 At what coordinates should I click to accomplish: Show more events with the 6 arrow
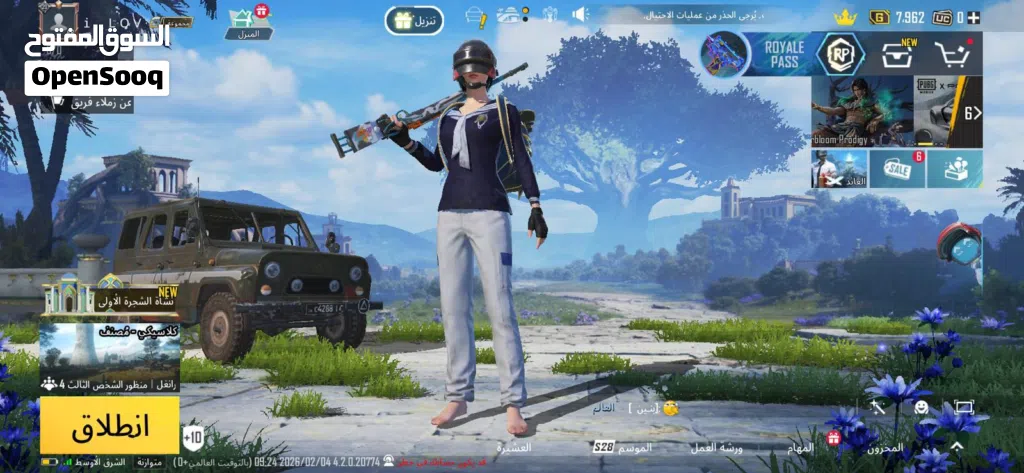coord(971,112)
